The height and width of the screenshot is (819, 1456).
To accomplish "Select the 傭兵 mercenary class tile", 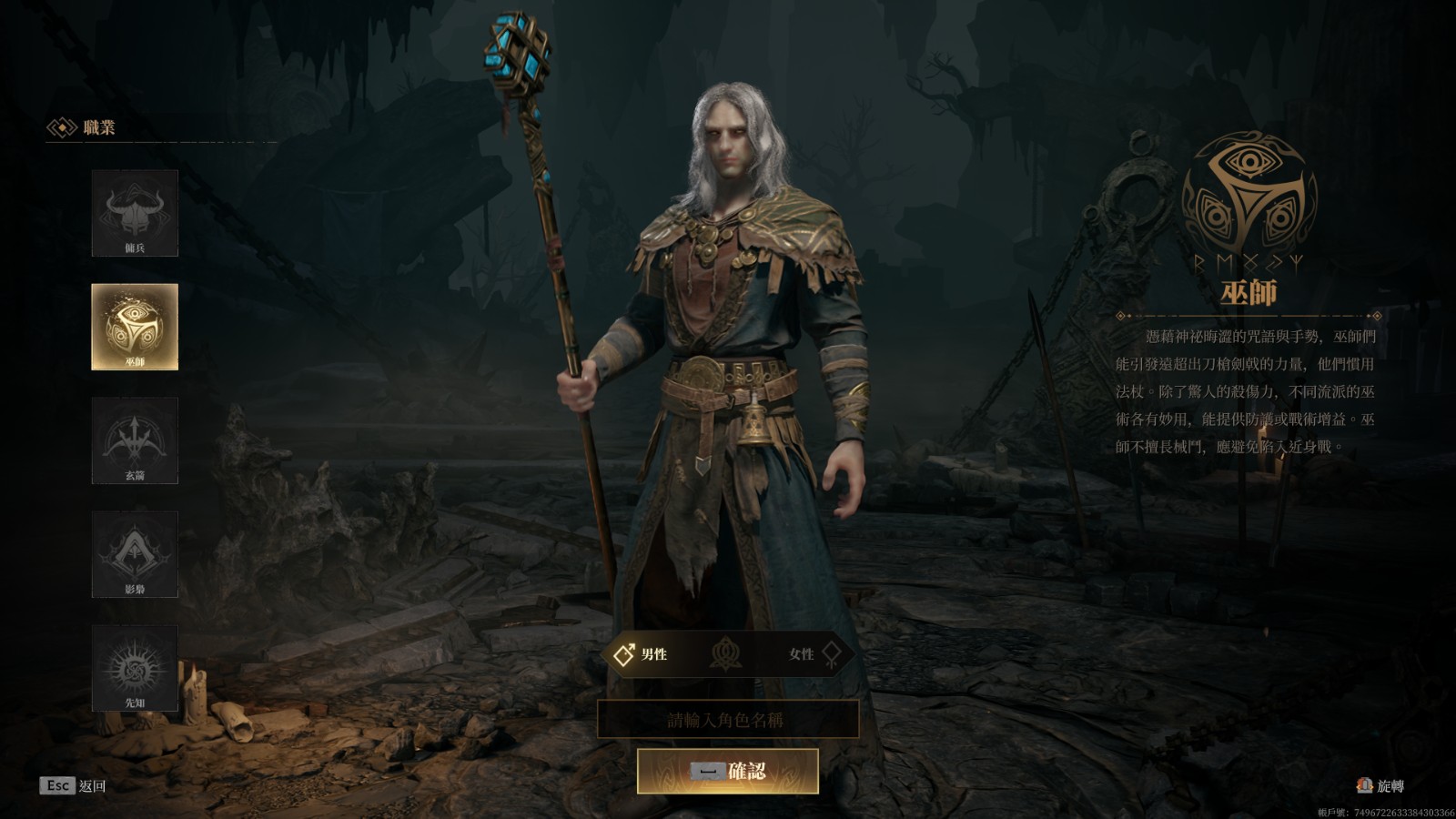I will 135,213.
